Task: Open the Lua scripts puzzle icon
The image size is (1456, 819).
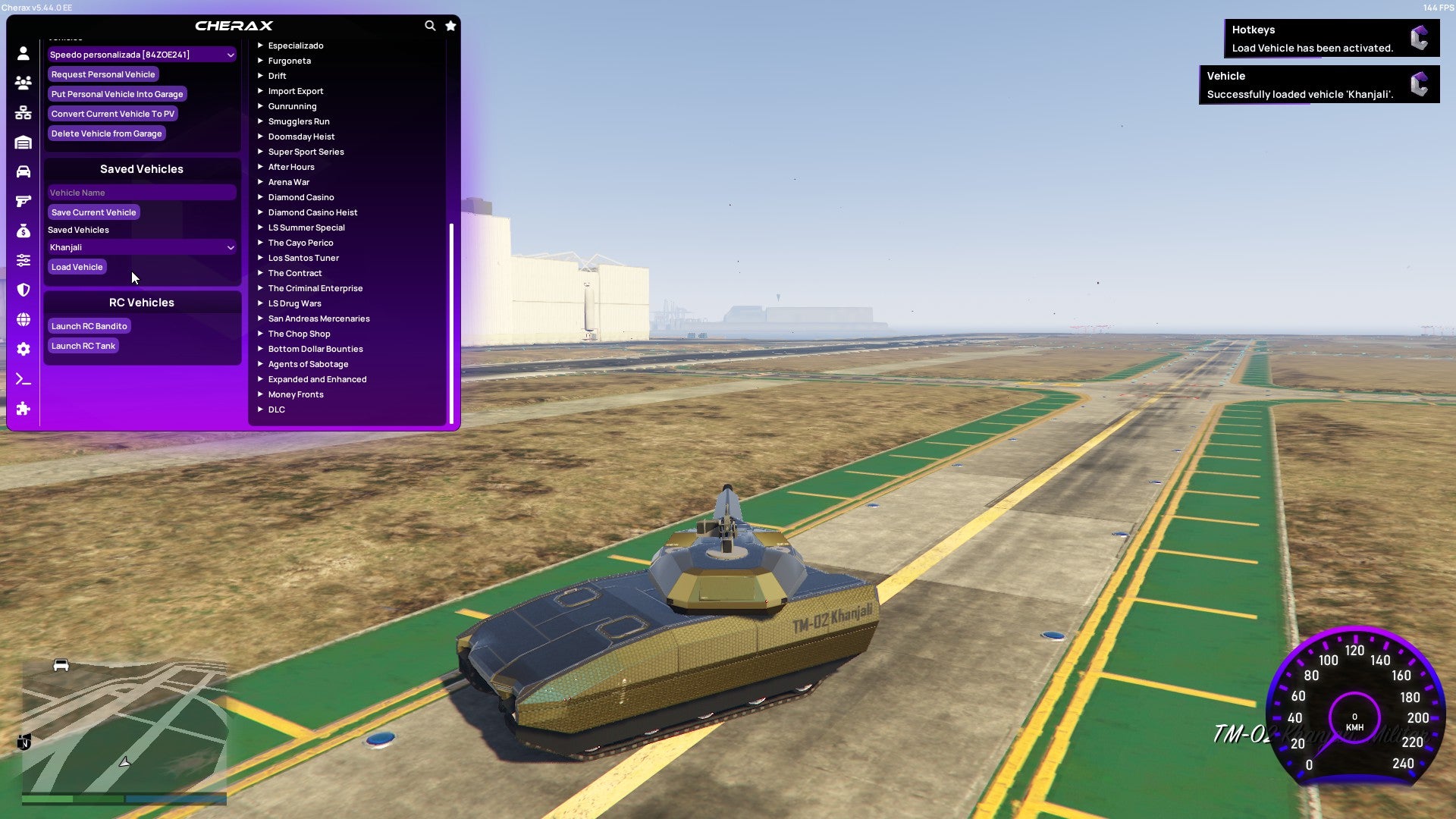Action: 23,409
